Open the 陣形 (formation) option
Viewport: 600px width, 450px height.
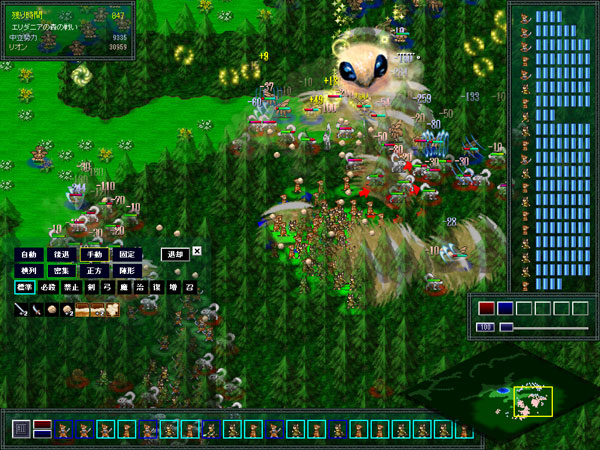point(126,271)
